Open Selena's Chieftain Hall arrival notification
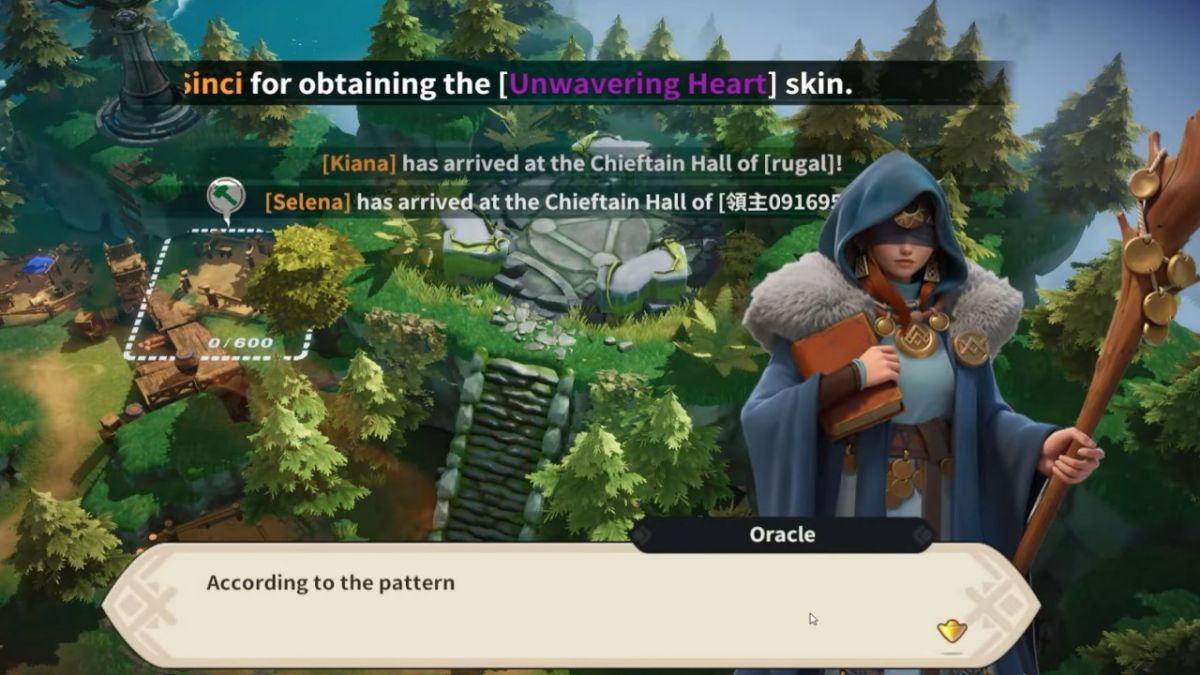1200x675 pixels. point(550,202)
